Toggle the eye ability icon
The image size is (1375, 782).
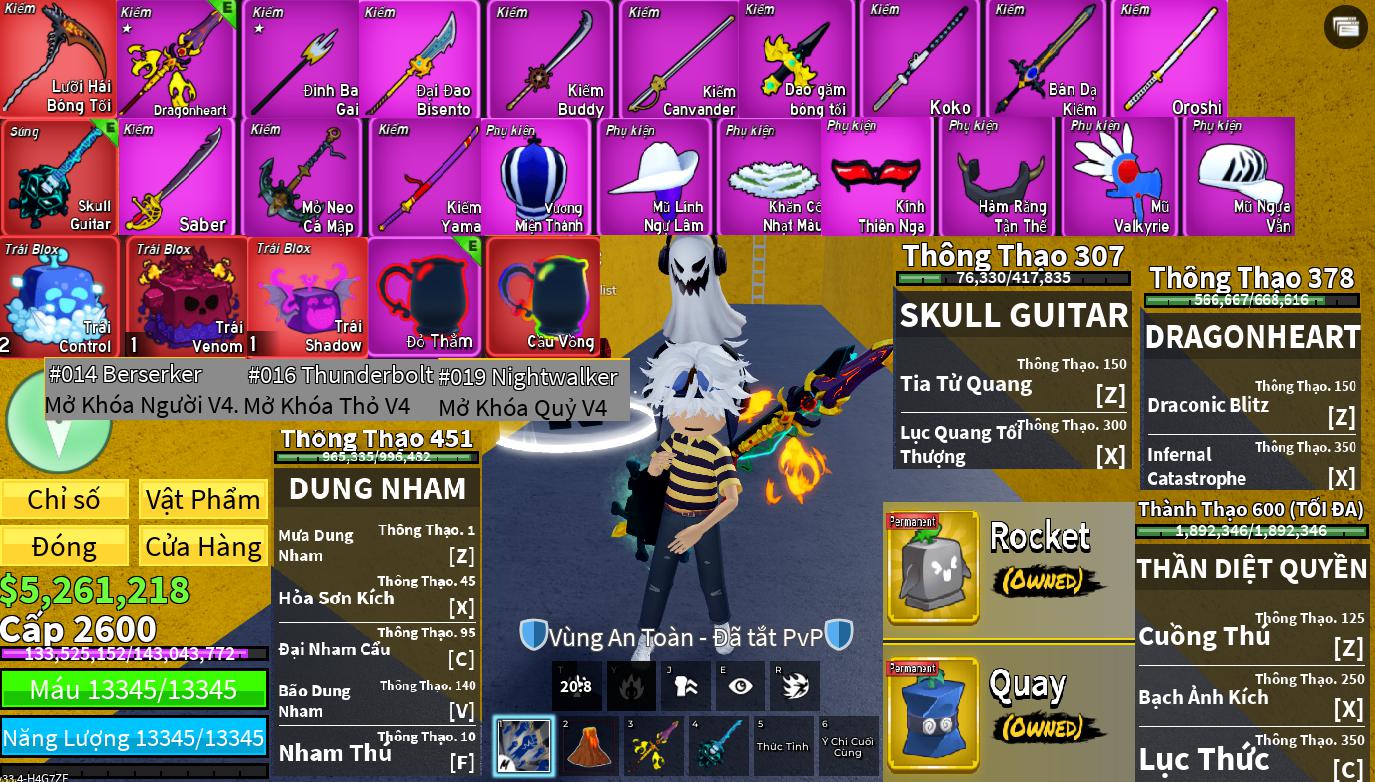pos(740,686)
